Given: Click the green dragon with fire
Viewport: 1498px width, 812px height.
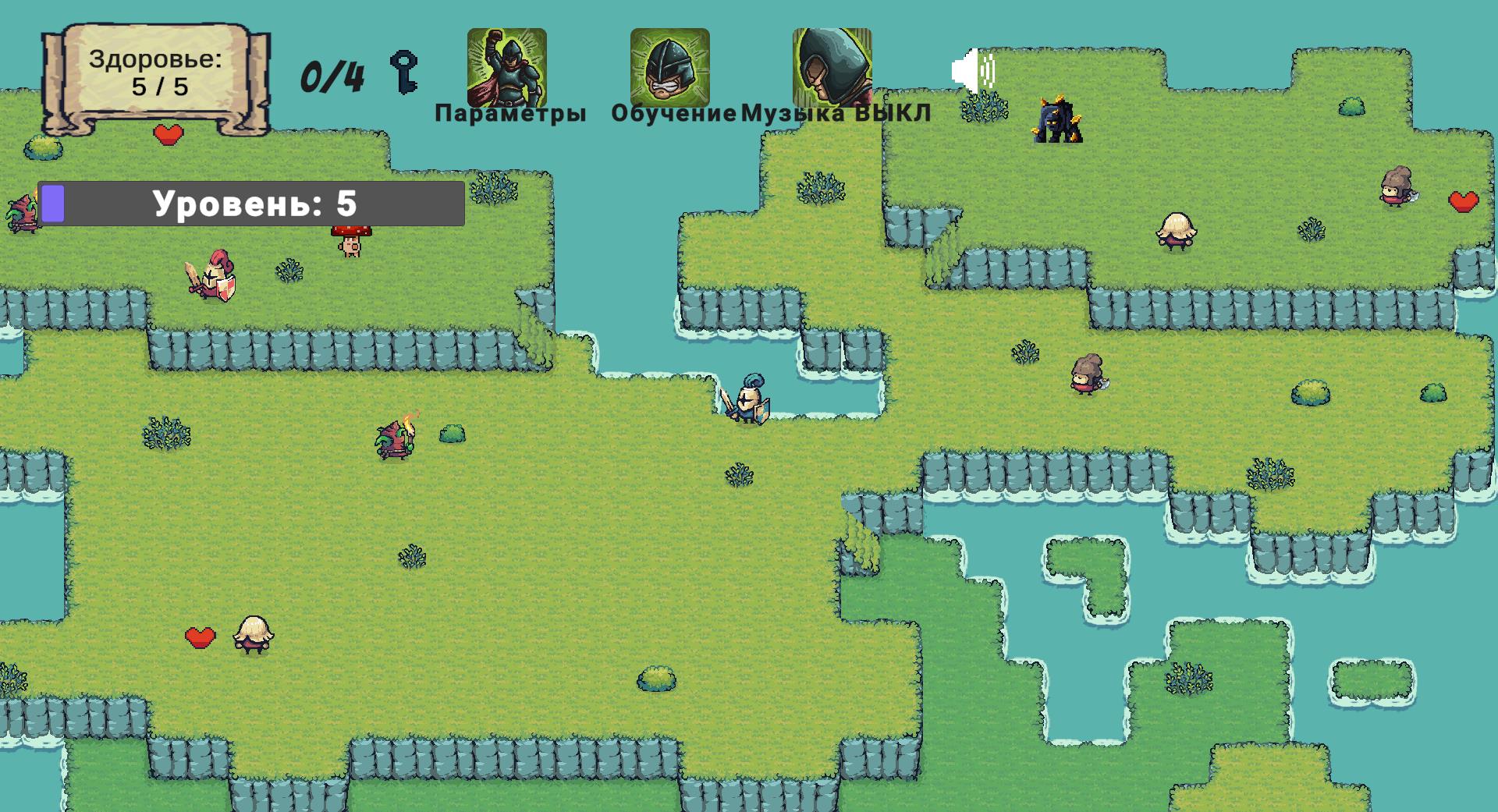Looking at the screenshot, I should coord(395,438).
